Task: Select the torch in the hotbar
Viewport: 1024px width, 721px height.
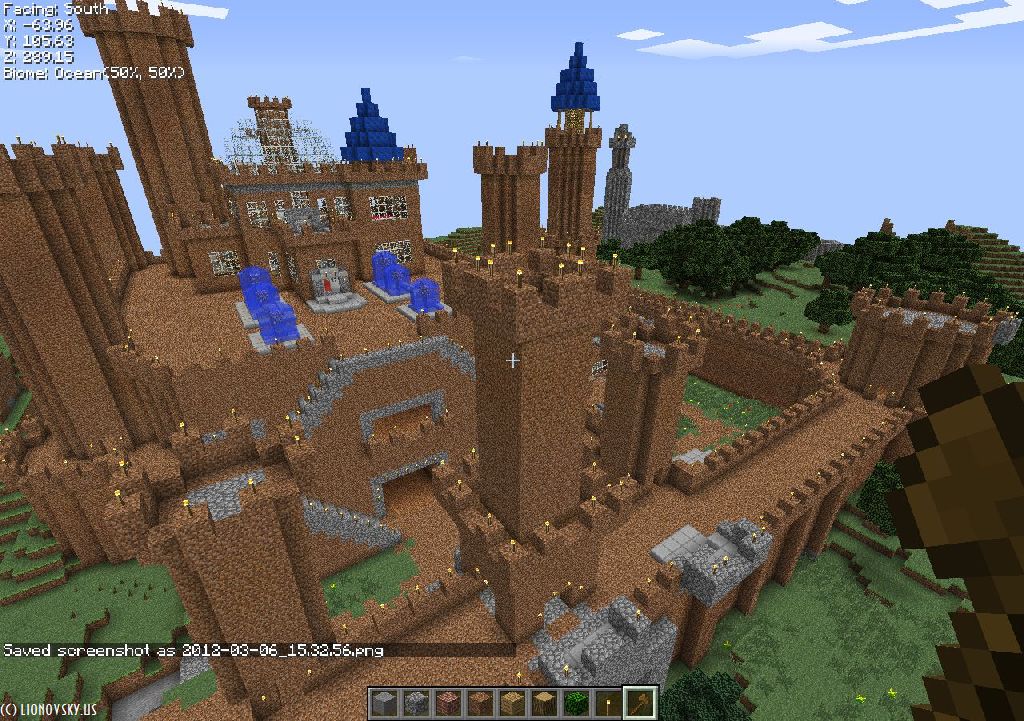Action: coord(607,703)
